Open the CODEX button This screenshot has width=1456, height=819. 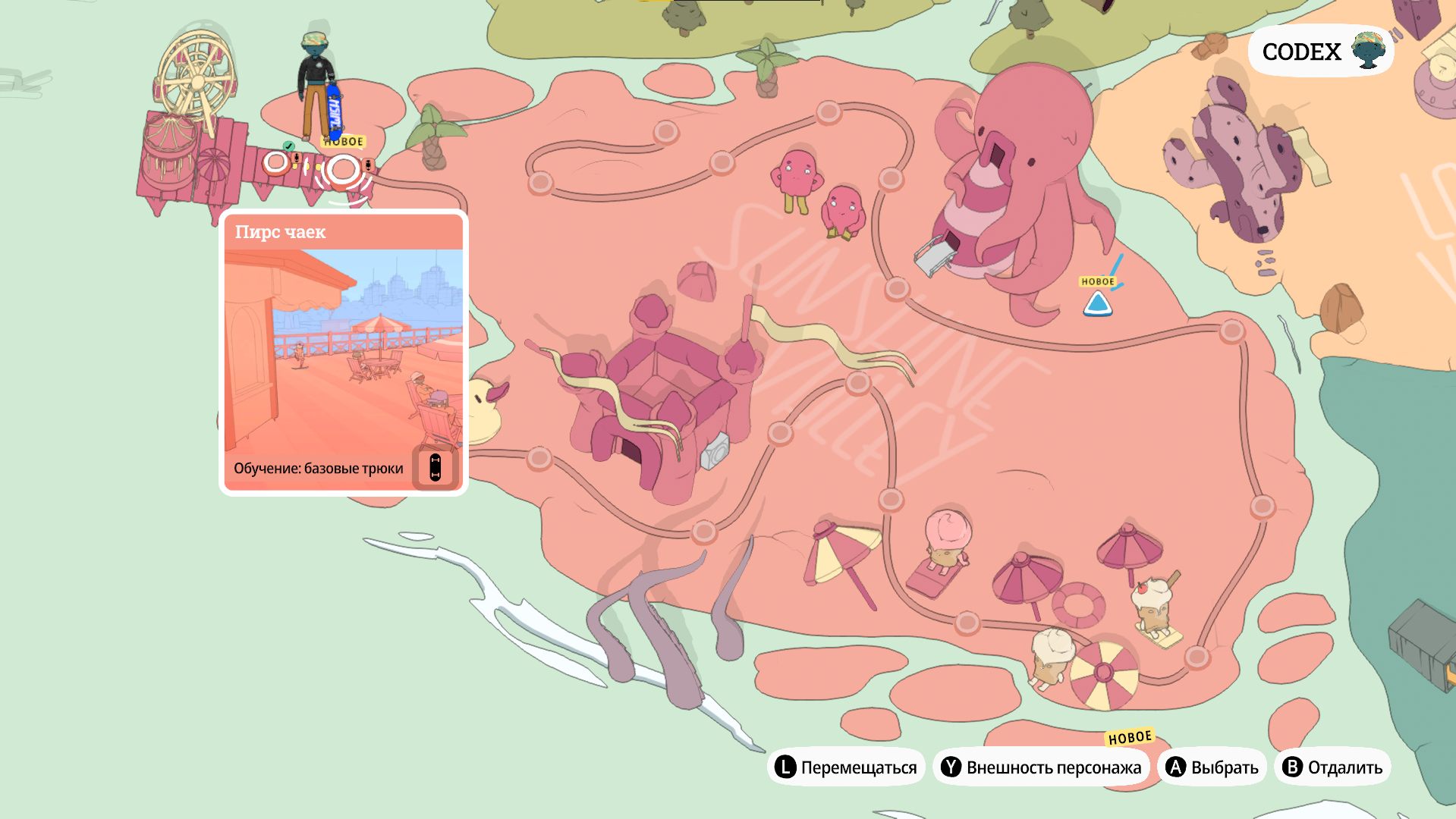(1320, 52)
